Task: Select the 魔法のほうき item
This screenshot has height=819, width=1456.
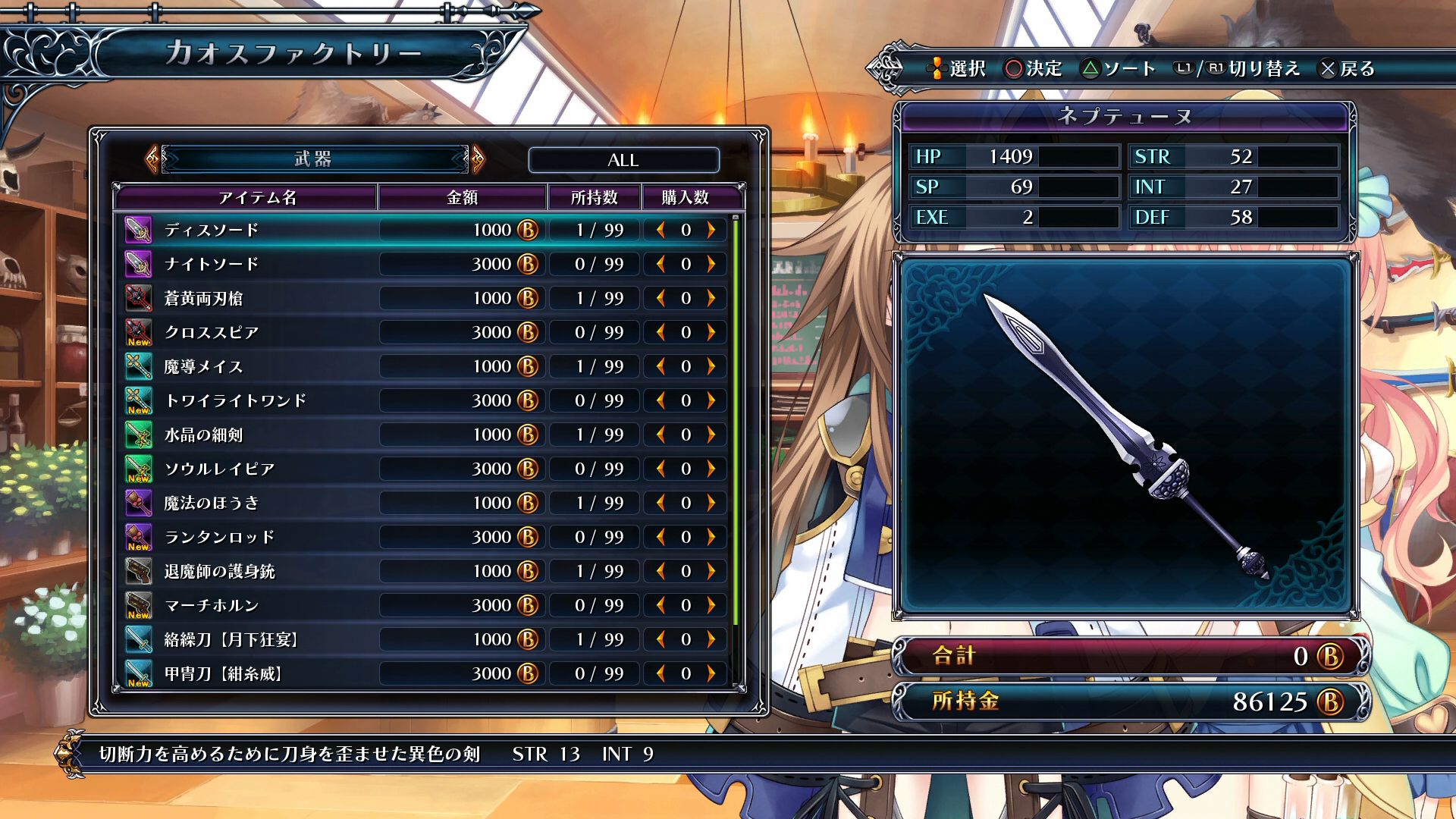Action: [x=212, y=503]
